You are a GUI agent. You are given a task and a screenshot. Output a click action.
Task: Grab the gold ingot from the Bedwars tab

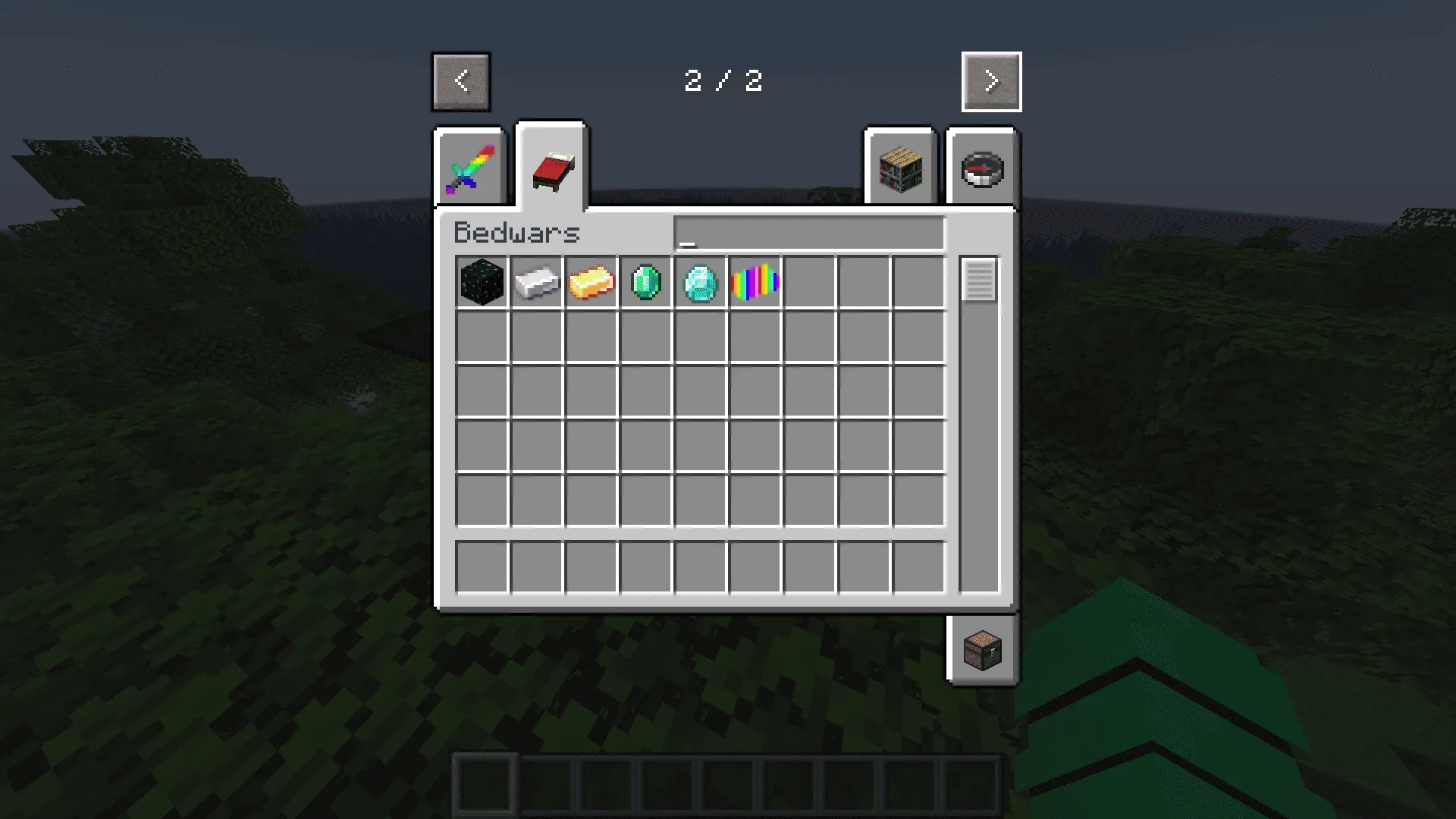pyautogui.click(x=591, y=283)
